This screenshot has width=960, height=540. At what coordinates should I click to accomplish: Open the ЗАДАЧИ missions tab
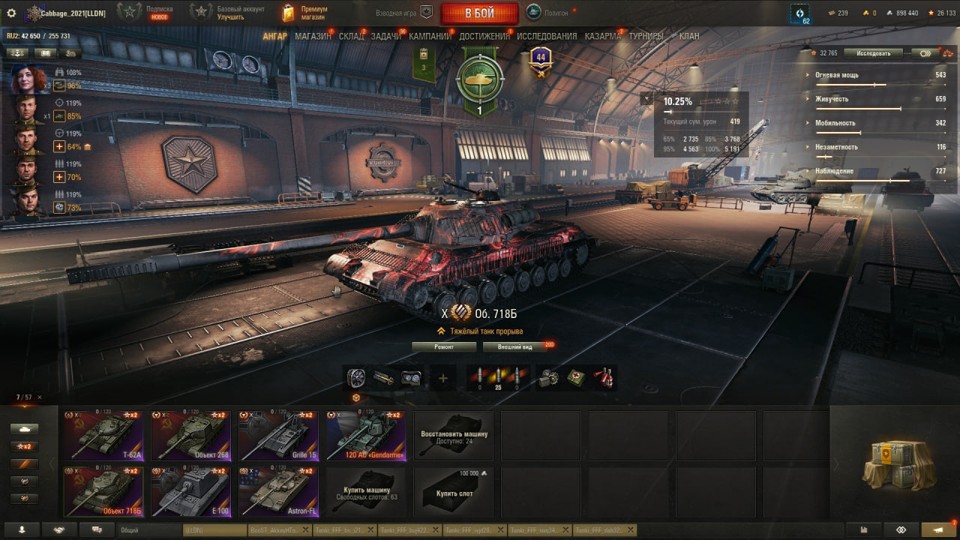coord(386,37)
